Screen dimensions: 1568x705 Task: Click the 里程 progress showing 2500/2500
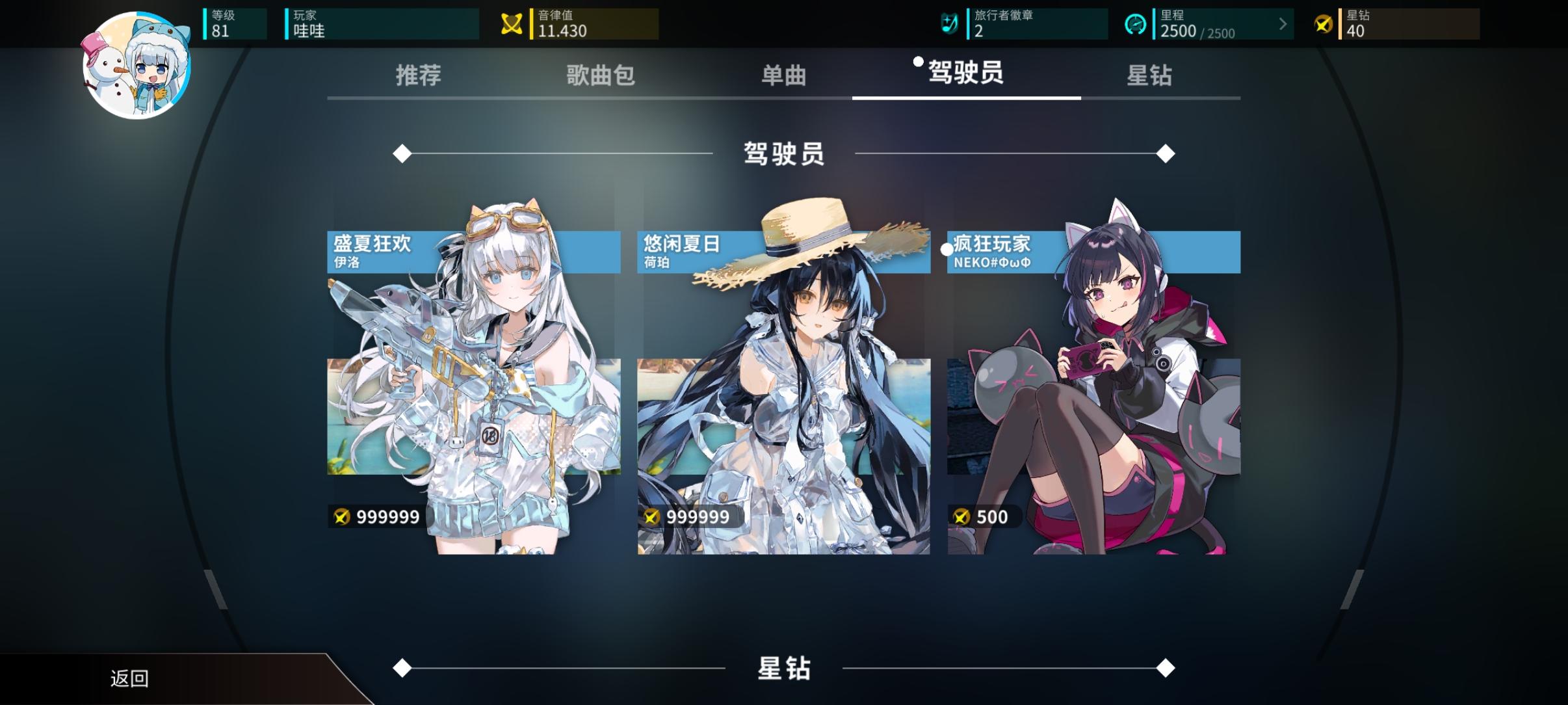pyautogui.click(x=1199, y=31)
